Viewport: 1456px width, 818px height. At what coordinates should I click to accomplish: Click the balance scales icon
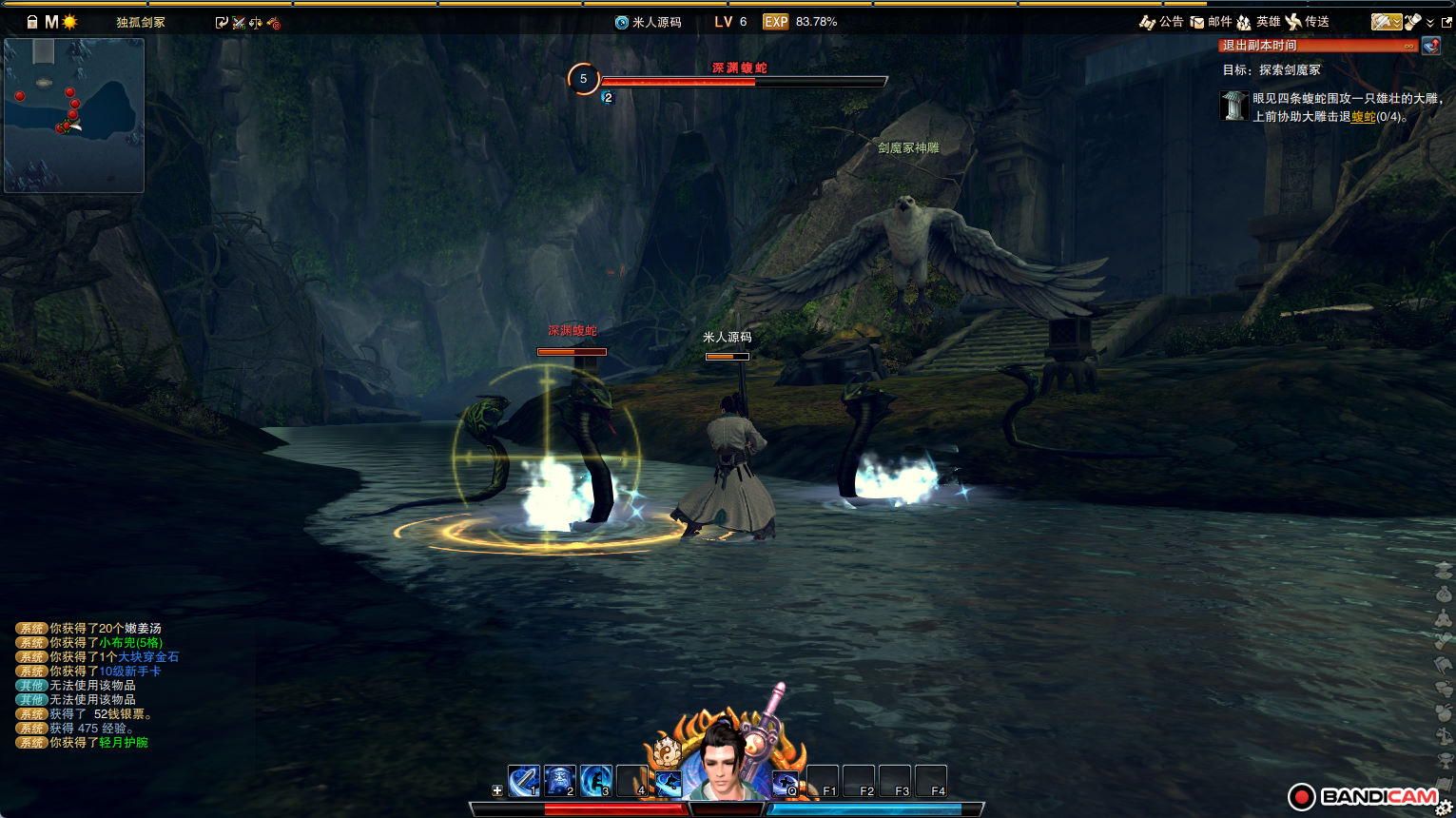pyautogui.click(x=256, y=23)
